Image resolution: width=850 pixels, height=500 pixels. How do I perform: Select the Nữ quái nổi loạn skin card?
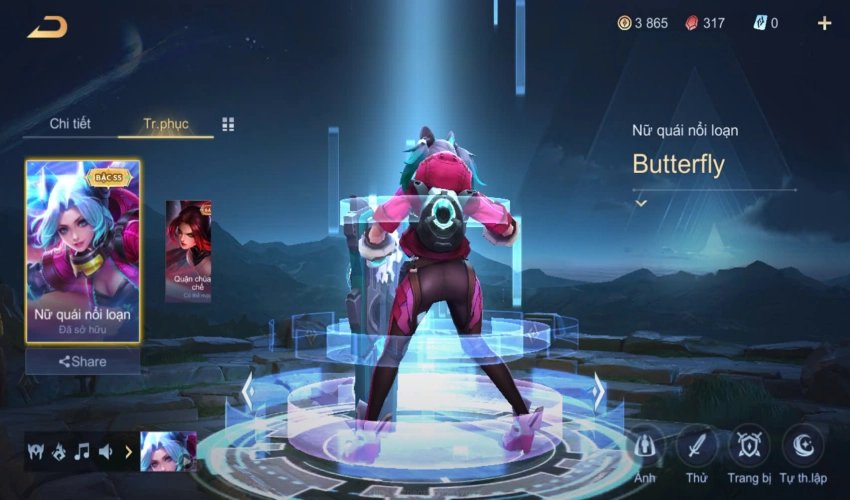[83, 252]
